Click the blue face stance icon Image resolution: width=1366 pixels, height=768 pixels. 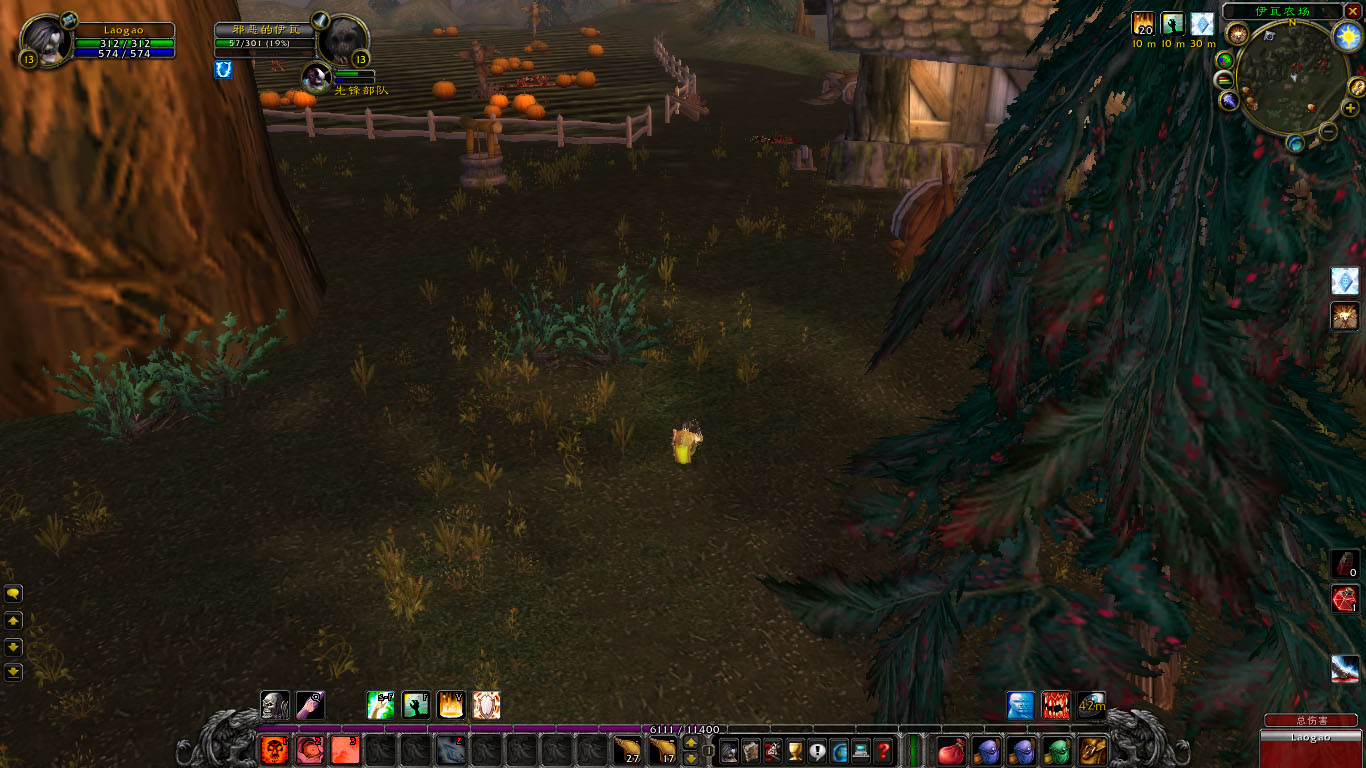(x=1020, y=705)
